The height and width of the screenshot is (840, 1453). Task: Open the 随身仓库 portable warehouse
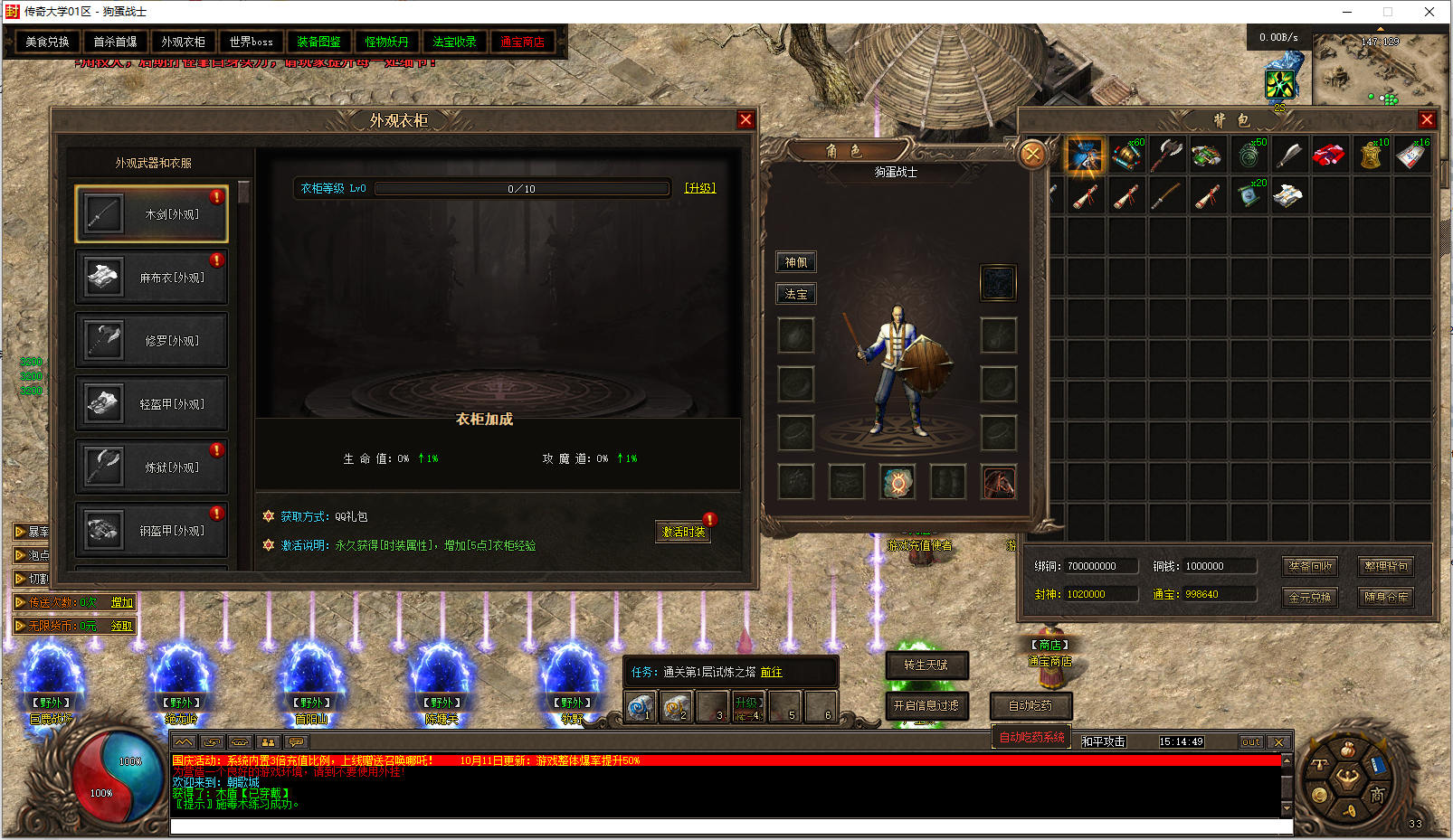[1386, 597]
